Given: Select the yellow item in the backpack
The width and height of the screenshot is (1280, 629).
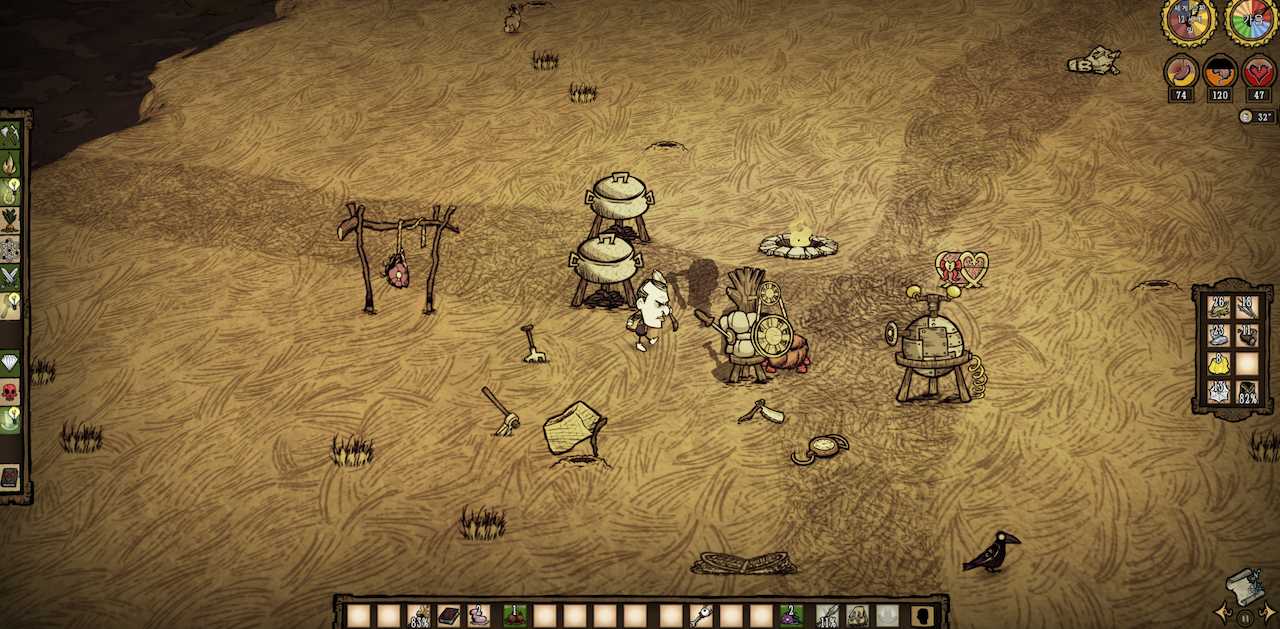Looking at the screenshot, I should 1217,363.
